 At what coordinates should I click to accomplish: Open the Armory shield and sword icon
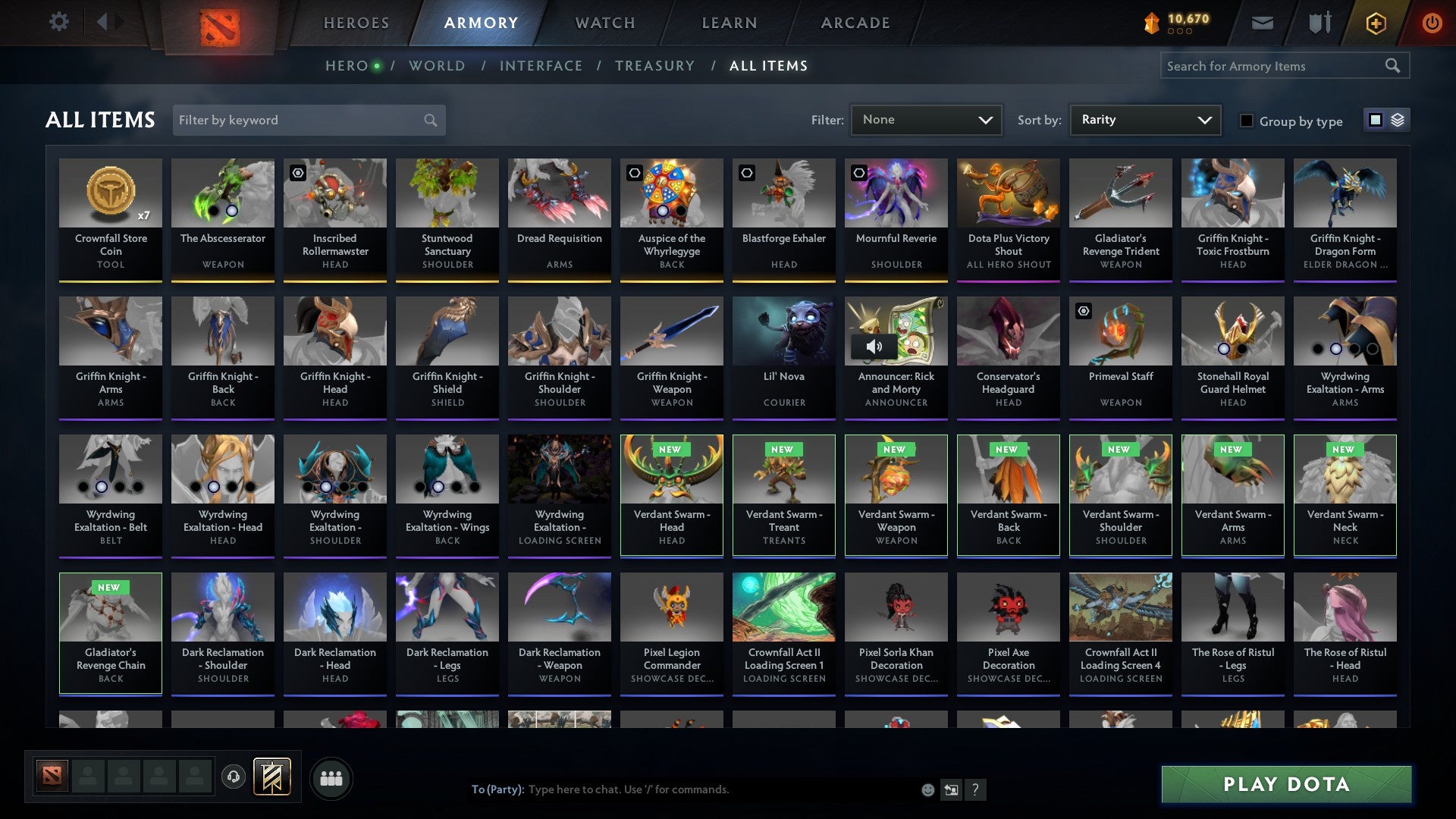[x=1319, y=22]
